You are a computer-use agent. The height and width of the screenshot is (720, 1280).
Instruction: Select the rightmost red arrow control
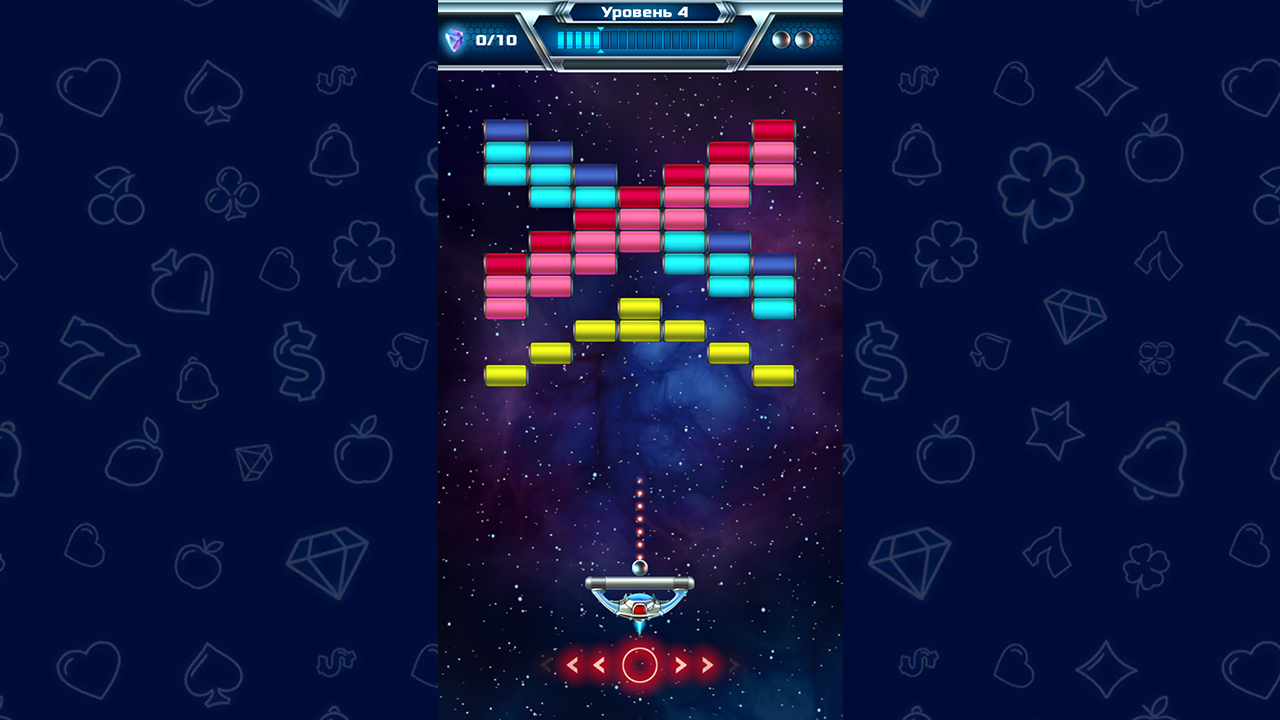707,665
